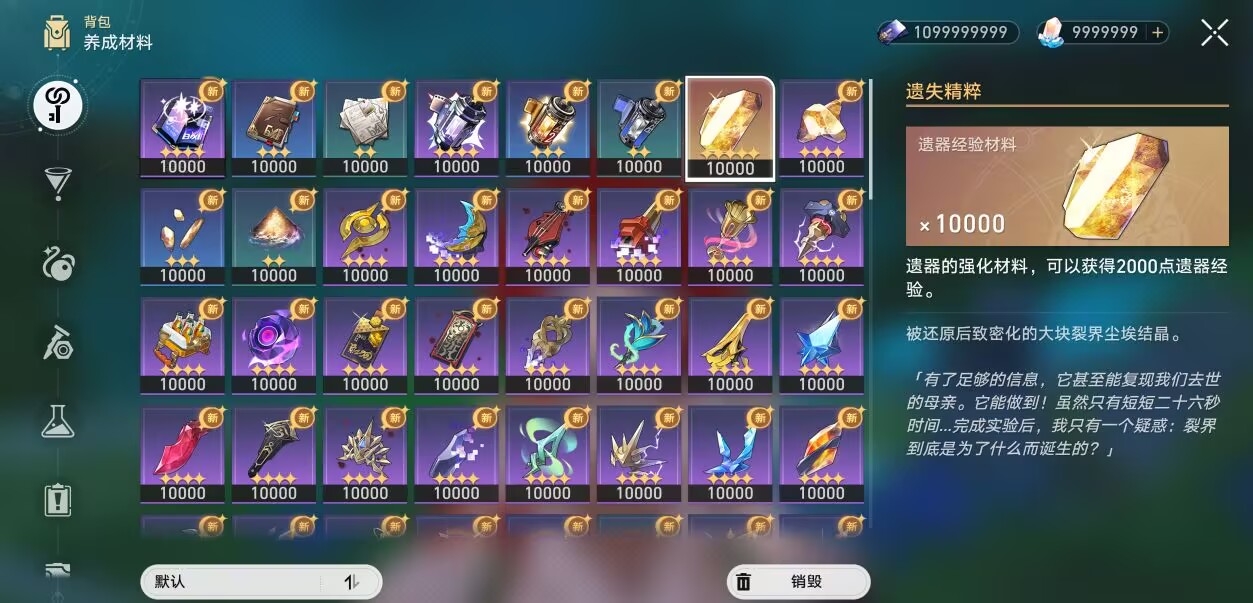The width and height of the screenshot is (1253, 603).
Task: Pick the teal feather item slot
Action: click(x=639, y=346)
